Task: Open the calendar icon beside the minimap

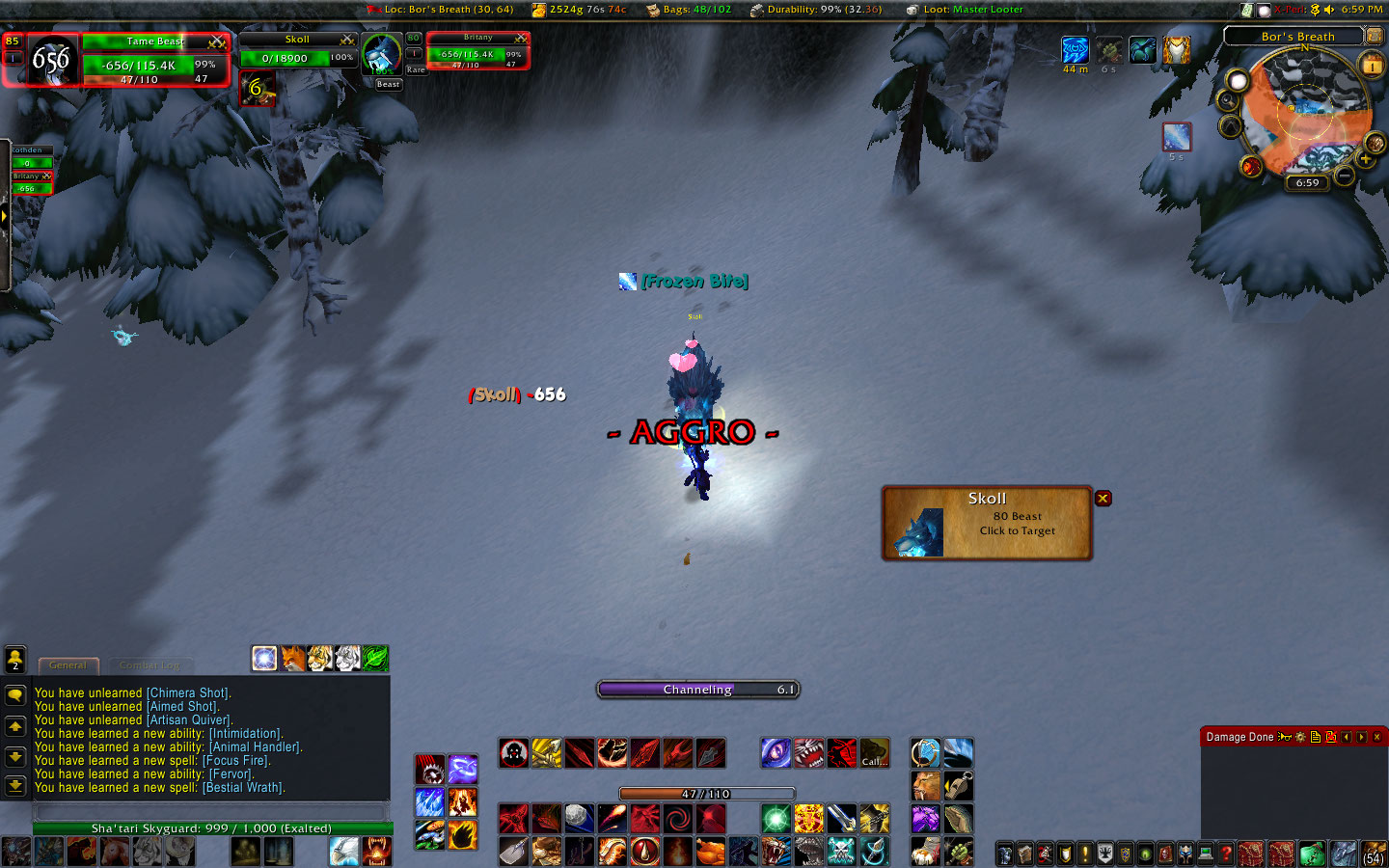Action: 1370,63
